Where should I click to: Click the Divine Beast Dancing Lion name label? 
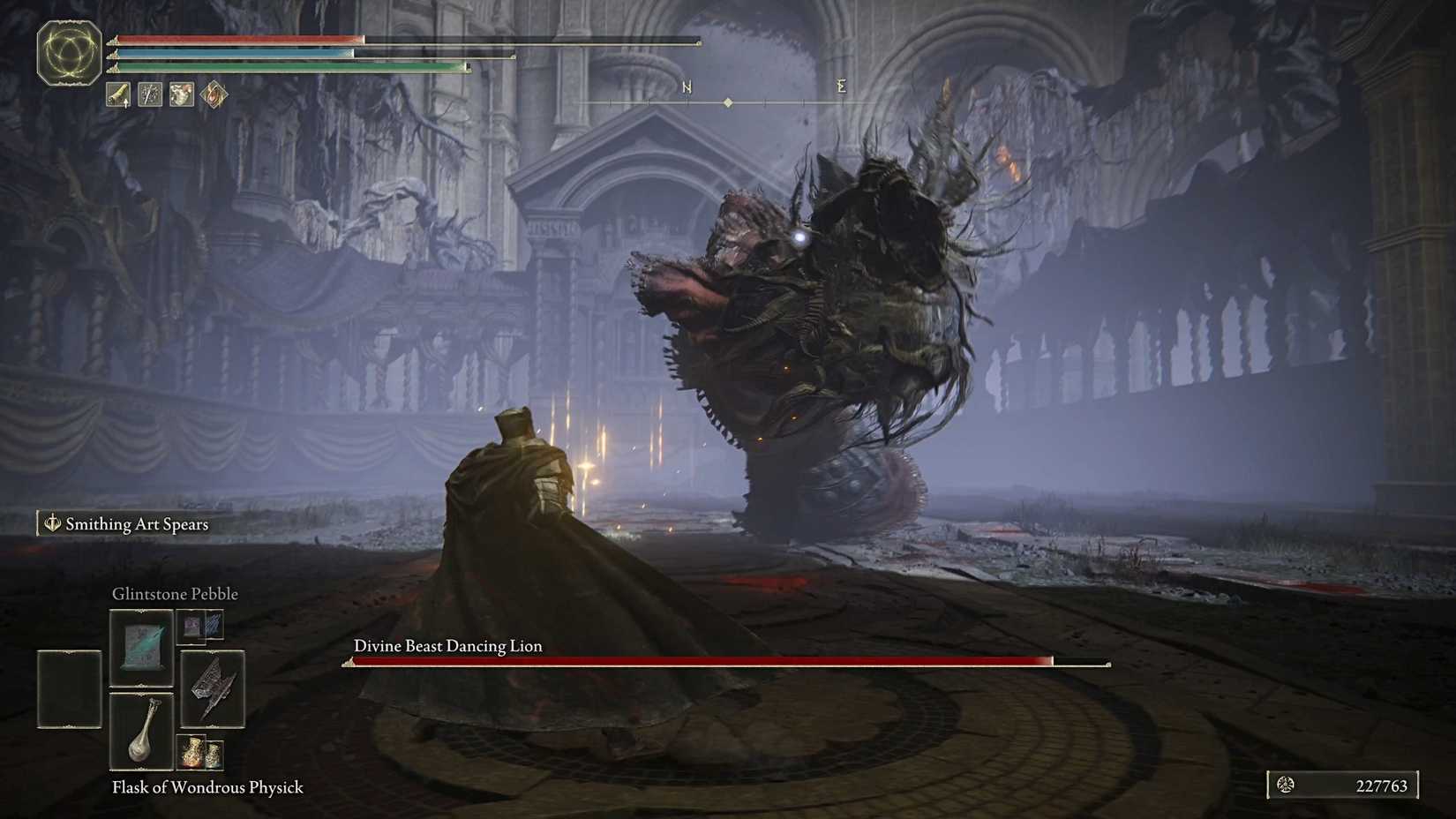pyautogui.click(x=447, y=645)
